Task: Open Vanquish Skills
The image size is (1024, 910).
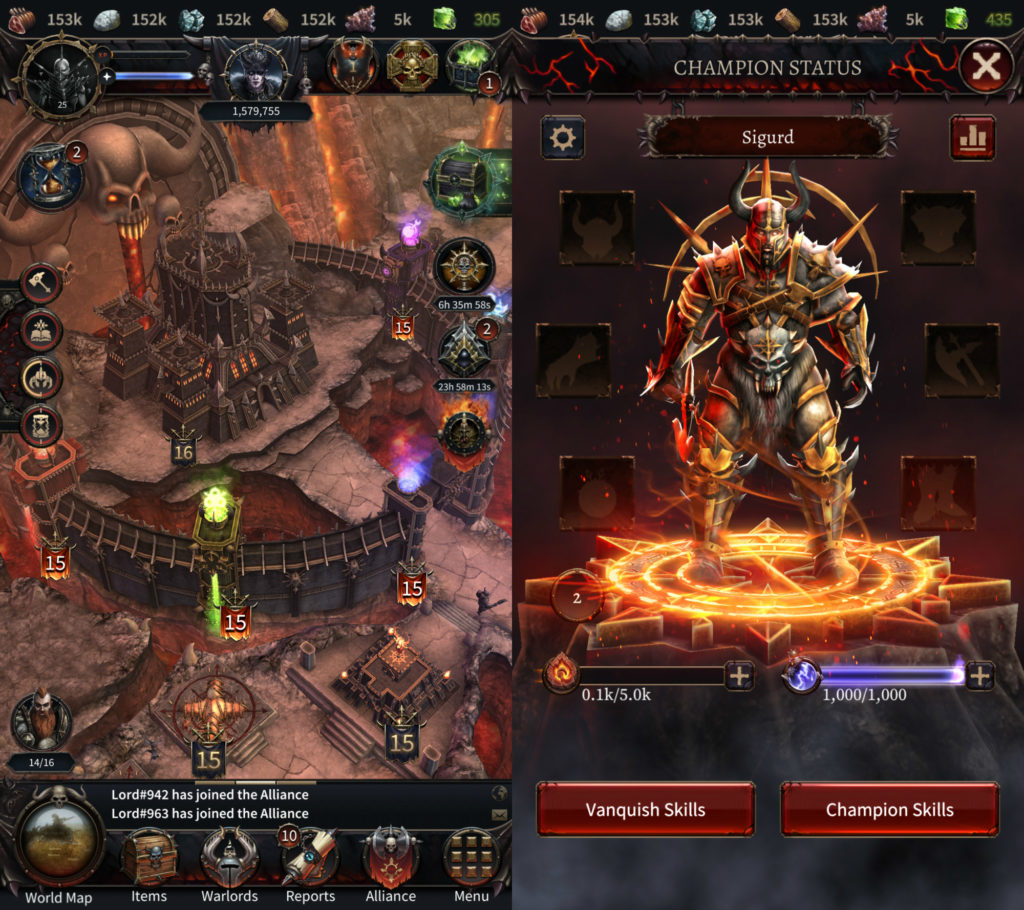Action: 645,809
